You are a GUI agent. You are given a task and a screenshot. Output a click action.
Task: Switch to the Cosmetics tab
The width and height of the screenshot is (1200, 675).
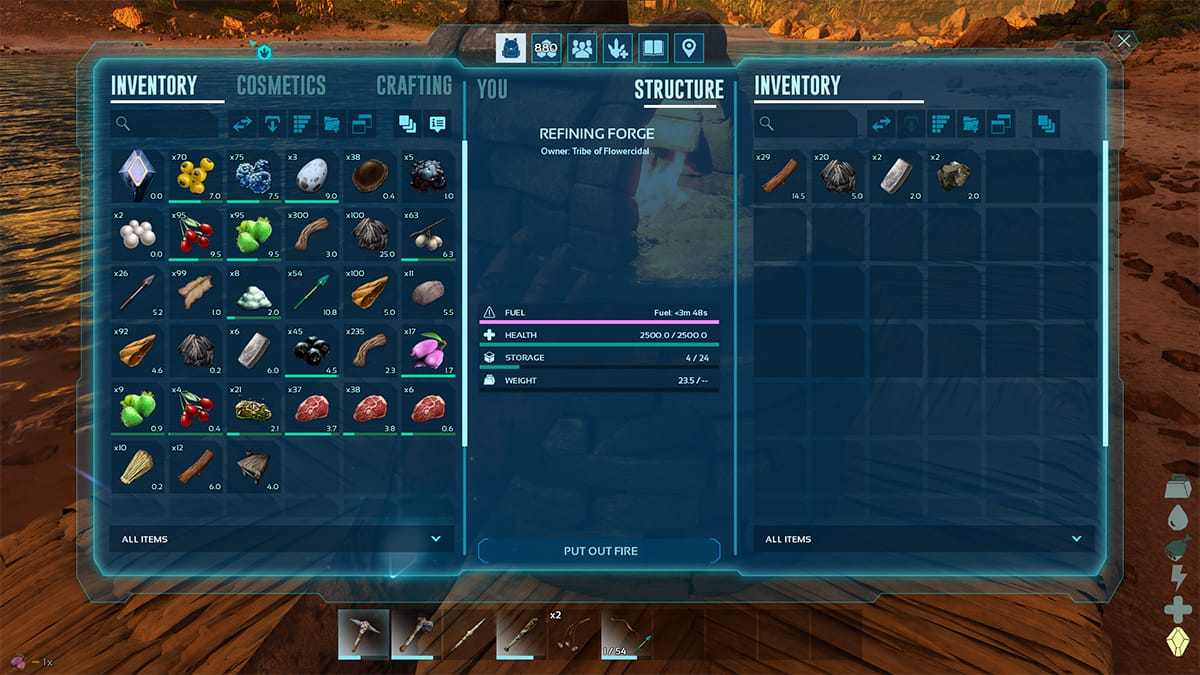(x=281, y=86)
